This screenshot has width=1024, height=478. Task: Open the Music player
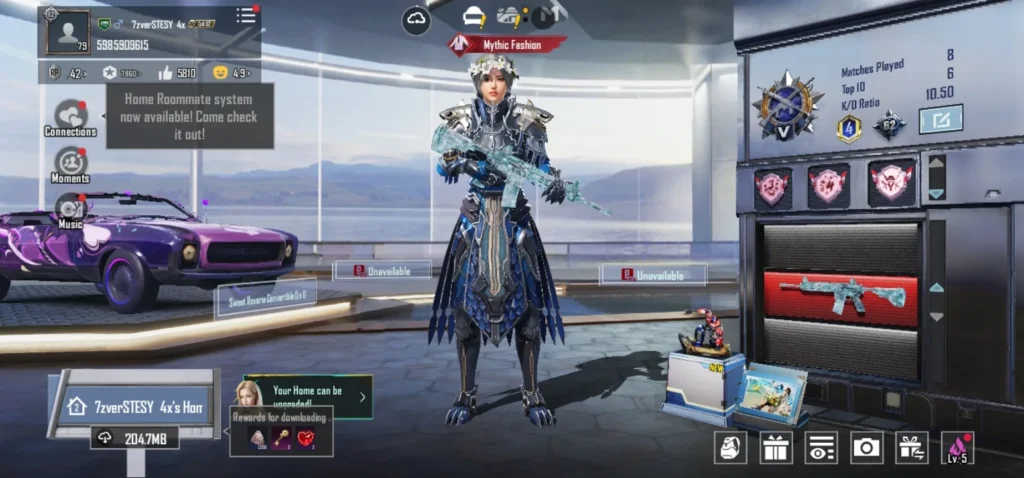pos(70,209)
